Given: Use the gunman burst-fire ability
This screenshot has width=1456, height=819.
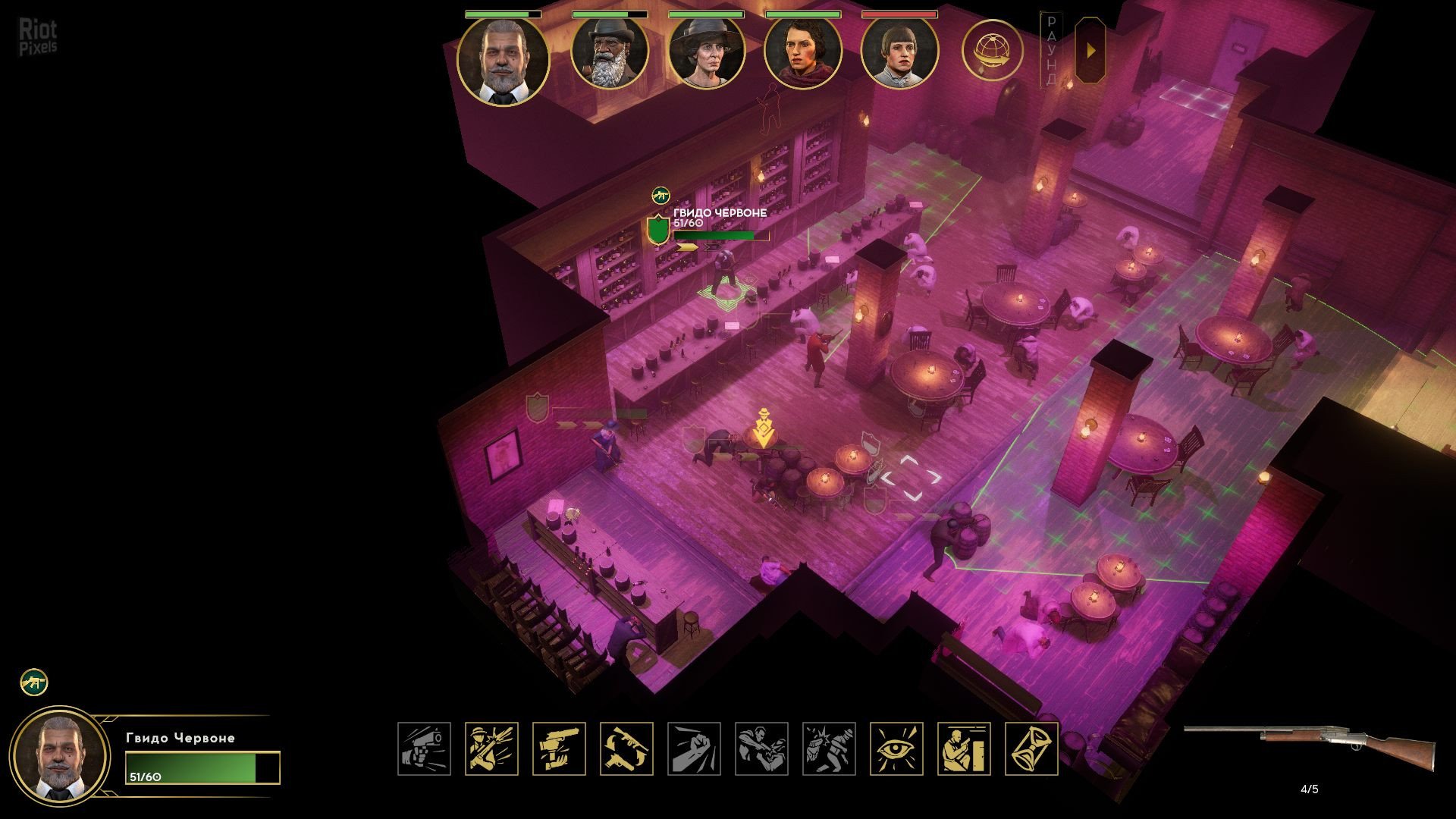Looking at the screenshot, I should (491, 748).
